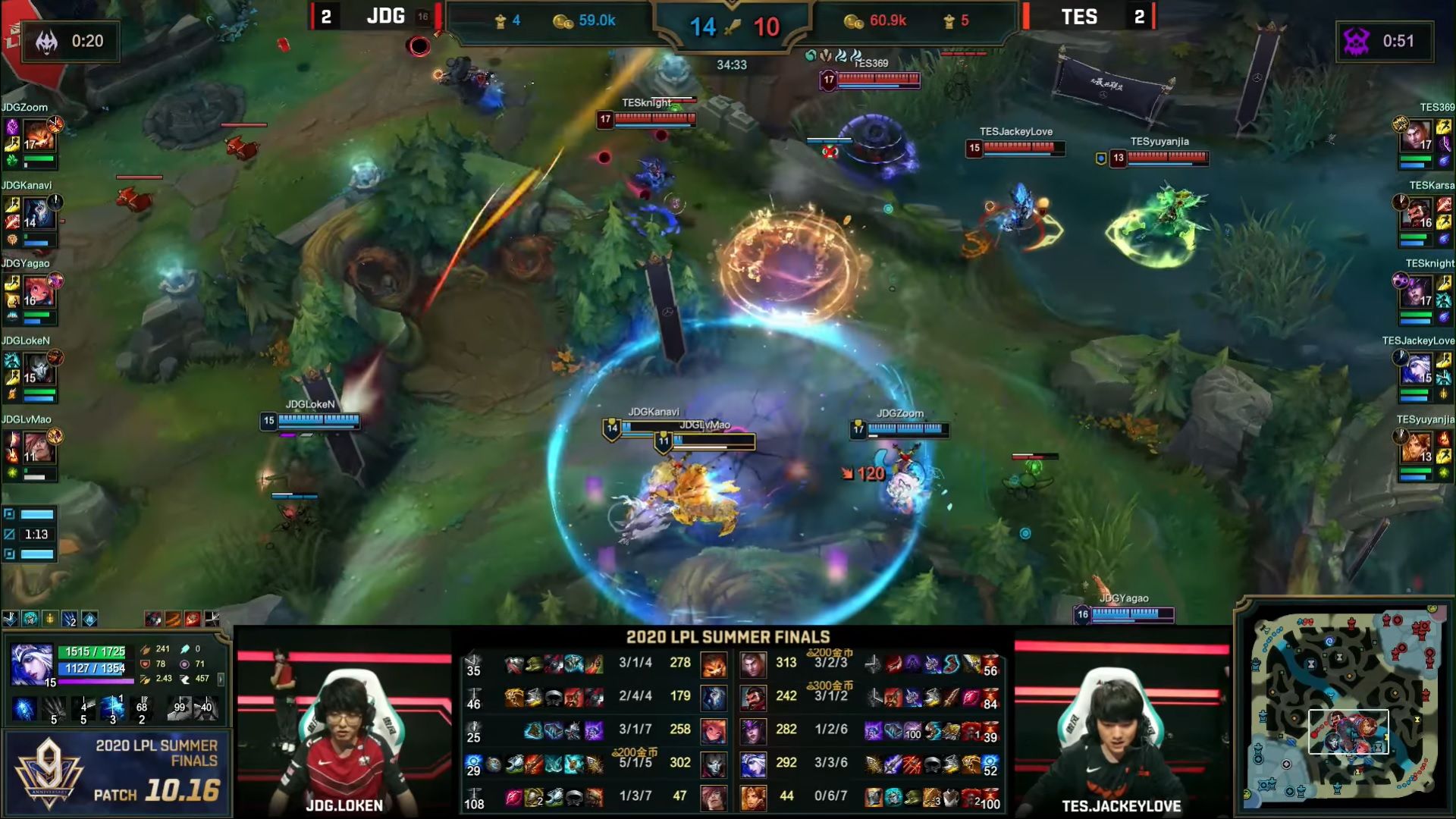
Task: Click the 2020 LPL Summer Finals banner
Action: point(727,638)
